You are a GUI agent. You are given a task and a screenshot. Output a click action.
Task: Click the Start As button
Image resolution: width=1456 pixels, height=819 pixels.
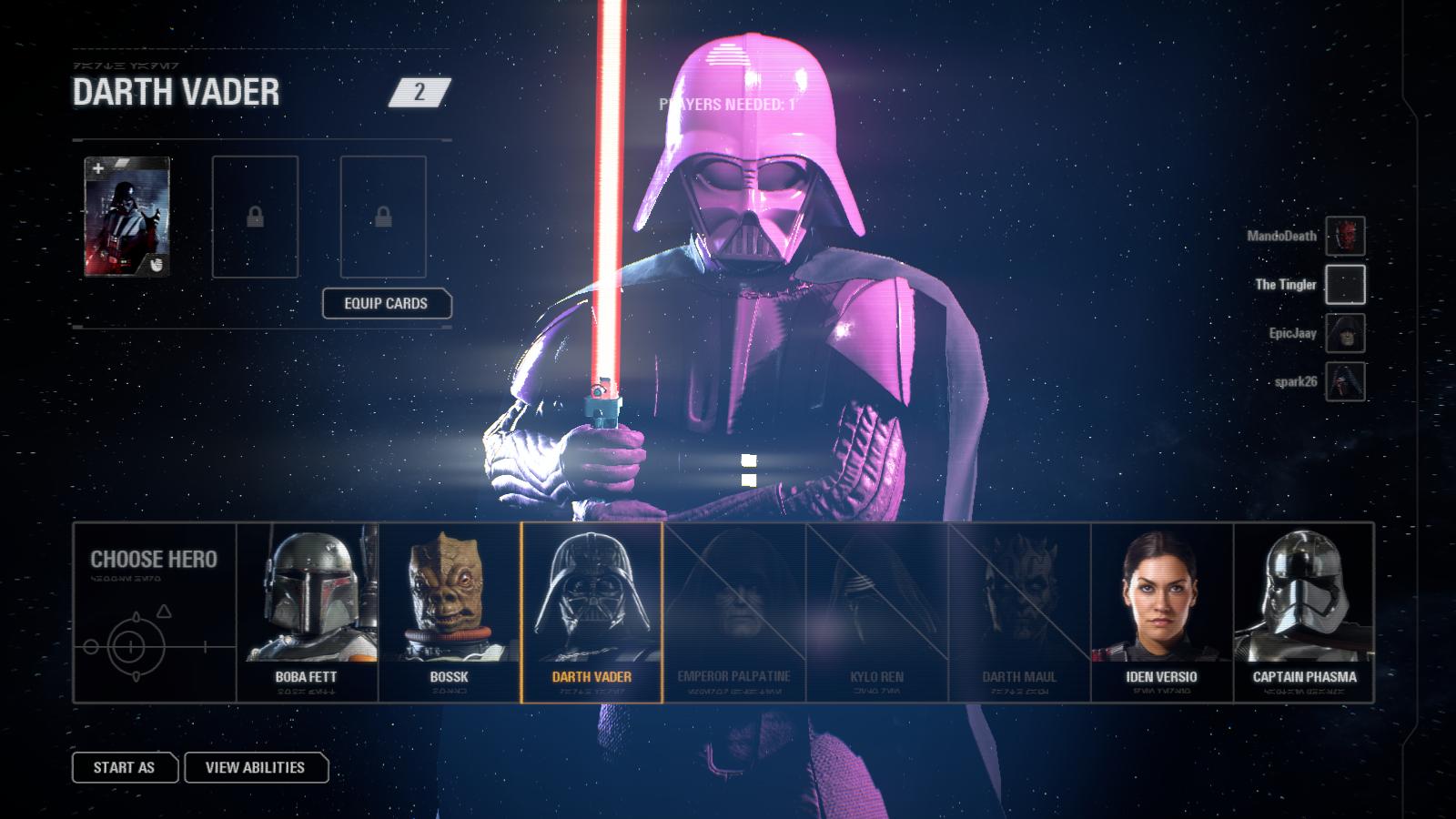click(x=125, y=767)
